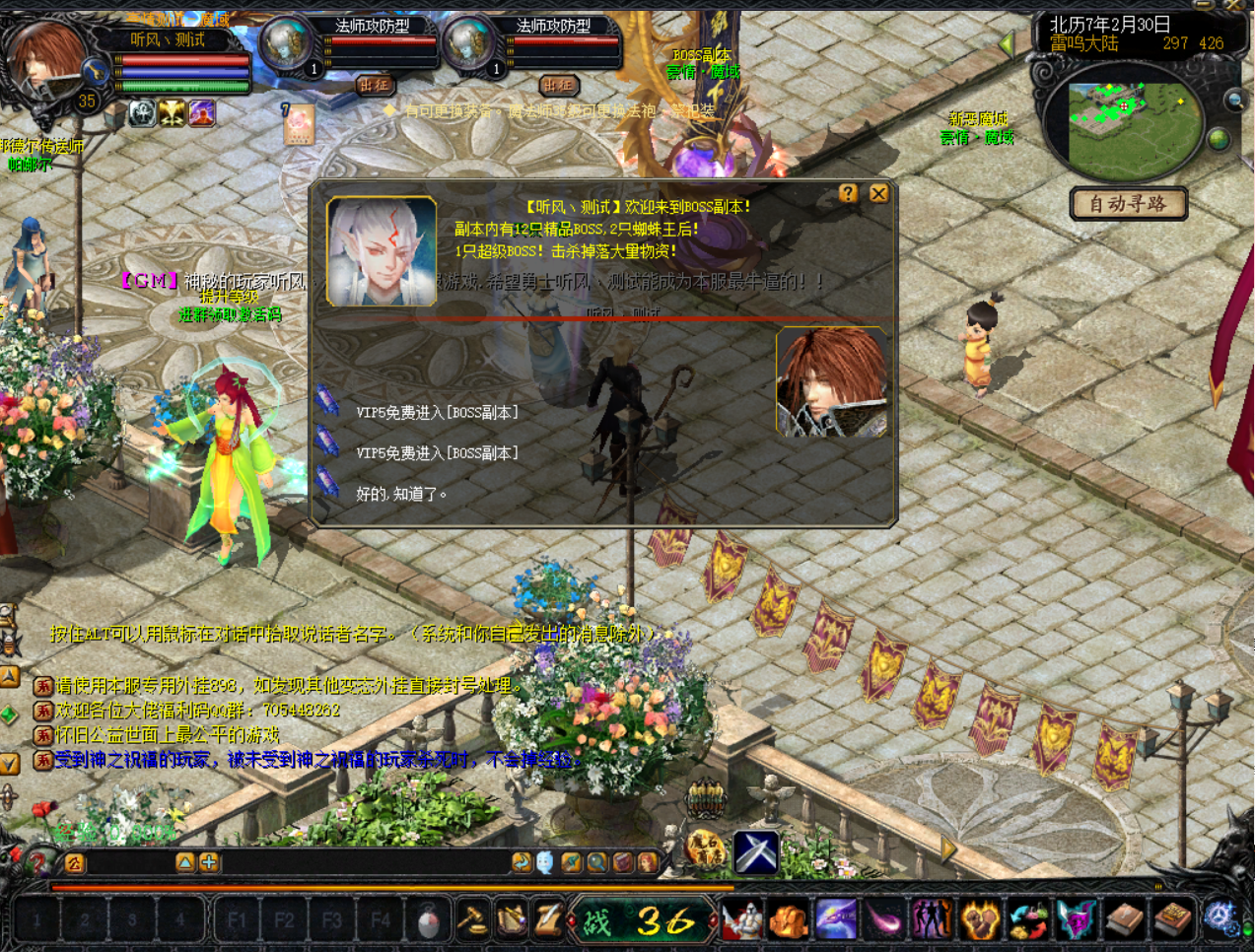This screenshot has height=952, width=1255.
Task: Open the orange backpack inventory icon
Action: [x=789, y=920]
